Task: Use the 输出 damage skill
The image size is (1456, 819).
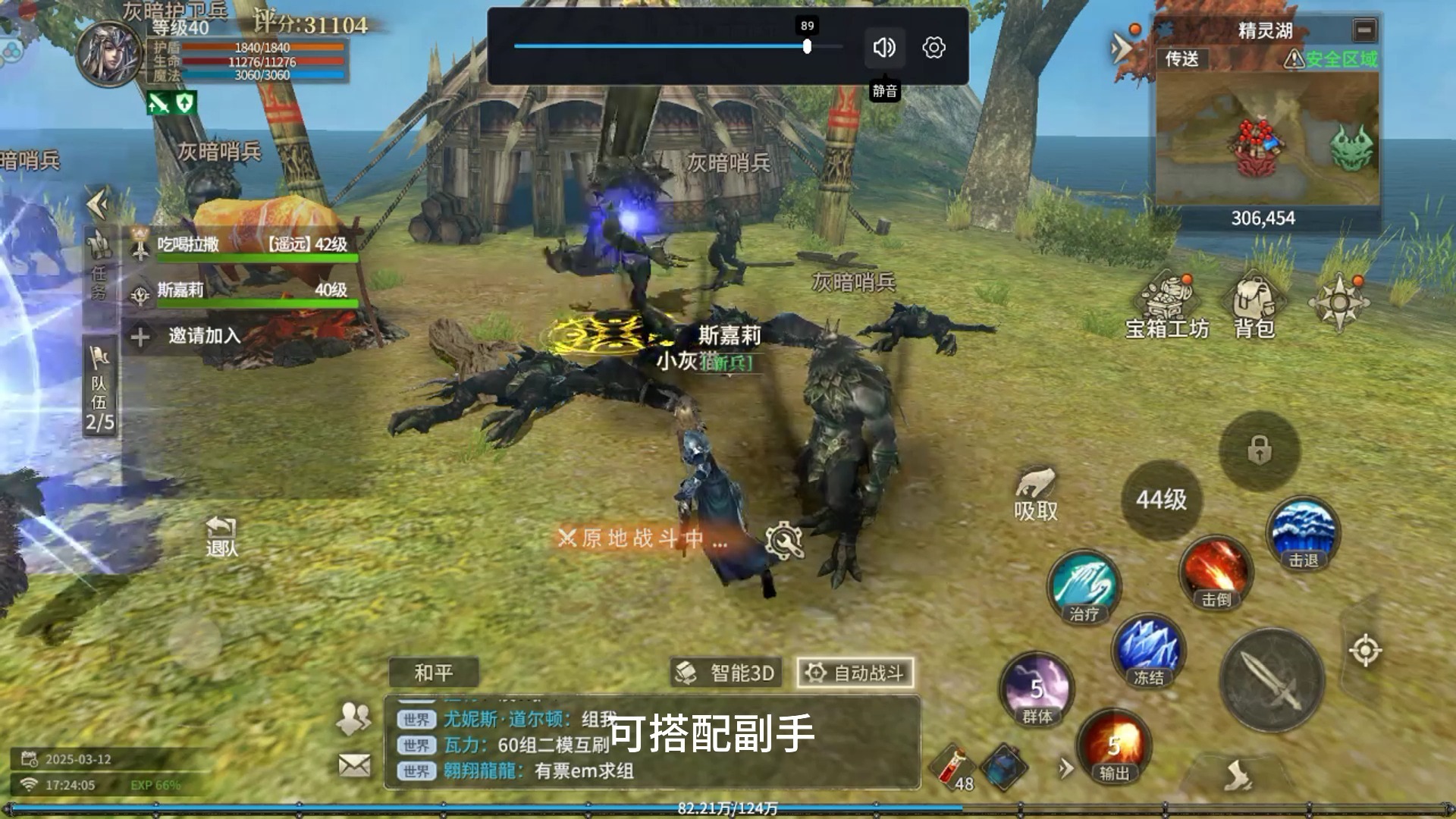Action: pyautogui.click(x=1114, y=747)
